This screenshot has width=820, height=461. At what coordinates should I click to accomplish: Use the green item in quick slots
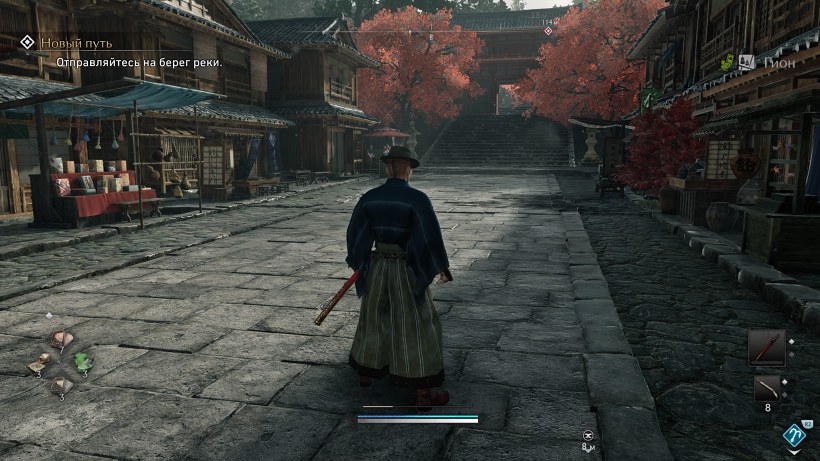point(81,361)
